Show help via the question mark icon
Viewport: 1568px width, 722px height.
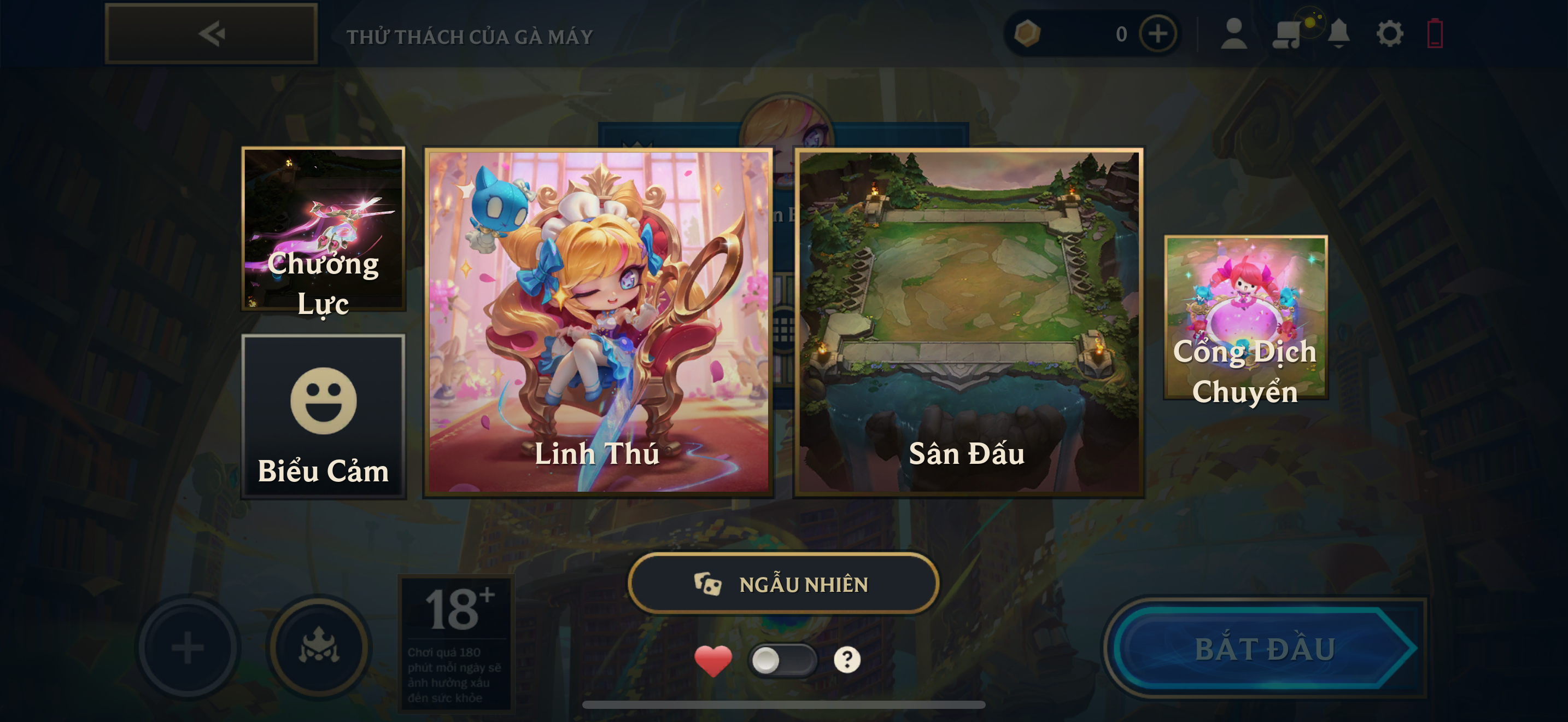847,660
